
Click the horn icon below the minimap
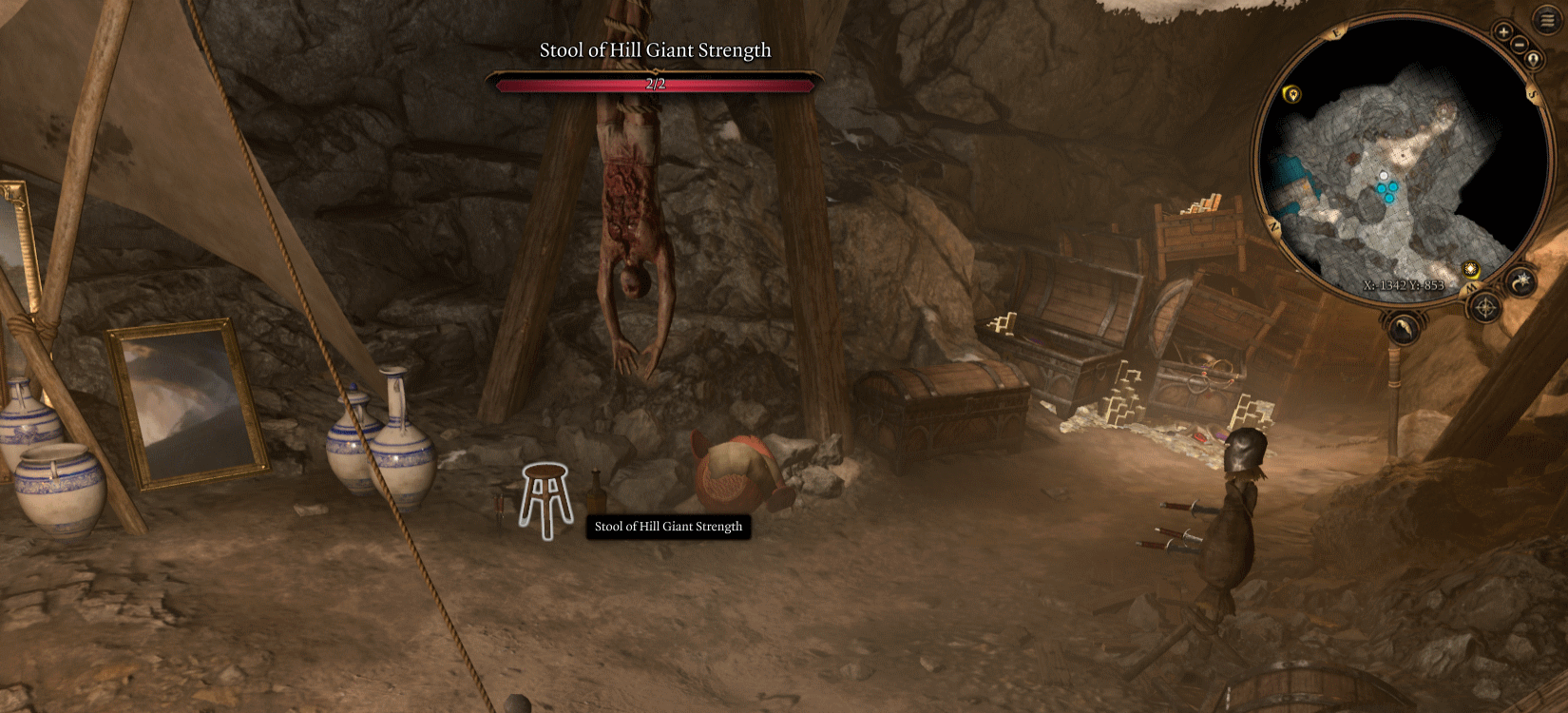(1404, 329)
